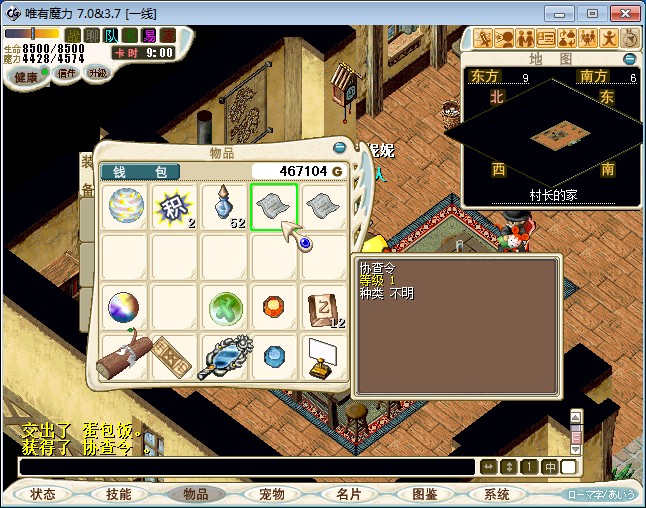Choose the 积 starburst item slot
646x508 pixels.
[x=175, y=206]
